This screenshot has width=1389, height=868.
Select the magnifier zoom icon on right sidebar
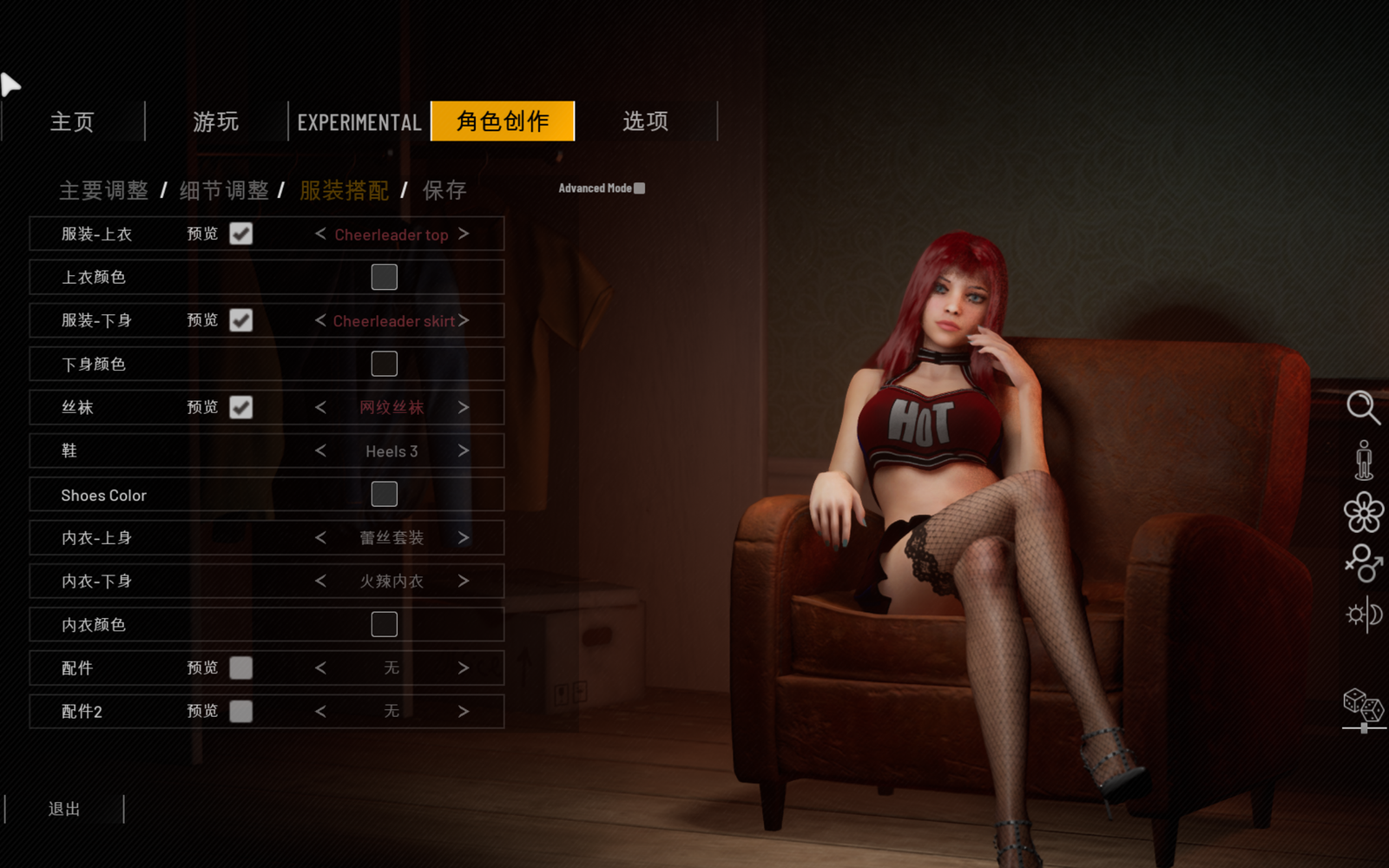pyautogui.click(x=1364, y=408)
